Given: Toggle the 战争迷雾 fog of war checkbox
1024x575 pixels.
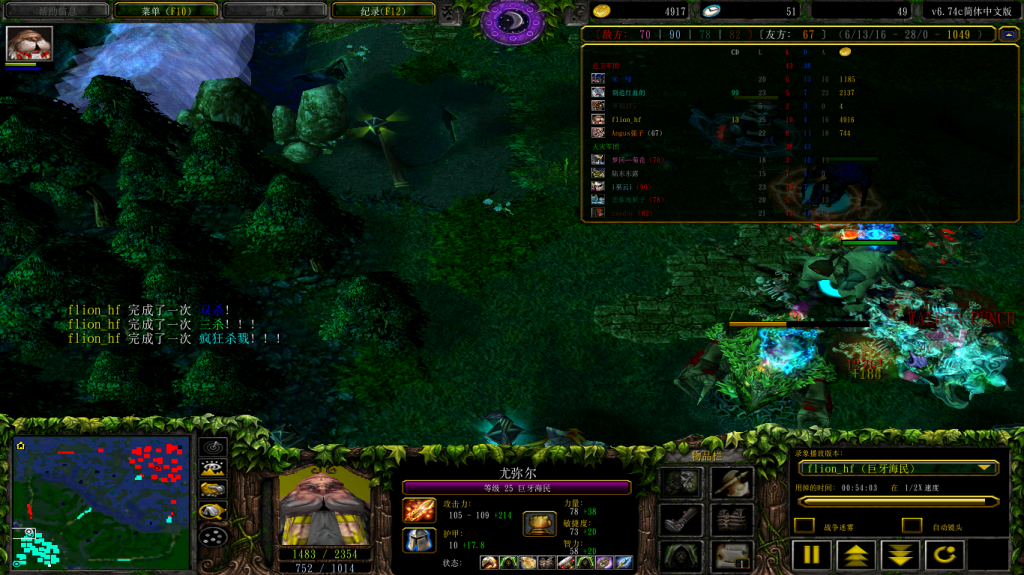Looking at the screenshot, I should [x=804, y=526].
